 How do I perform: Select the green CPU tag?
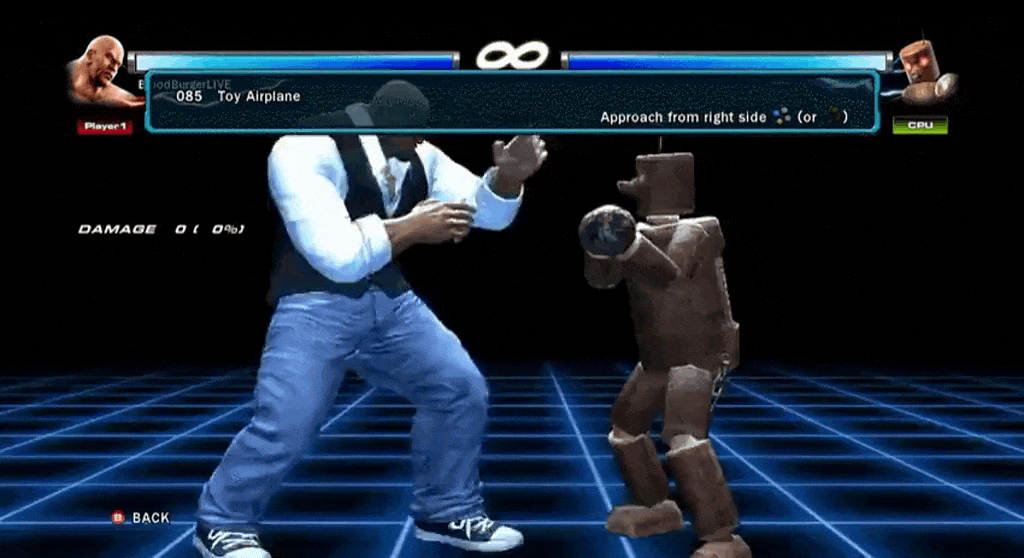point(919,126)
